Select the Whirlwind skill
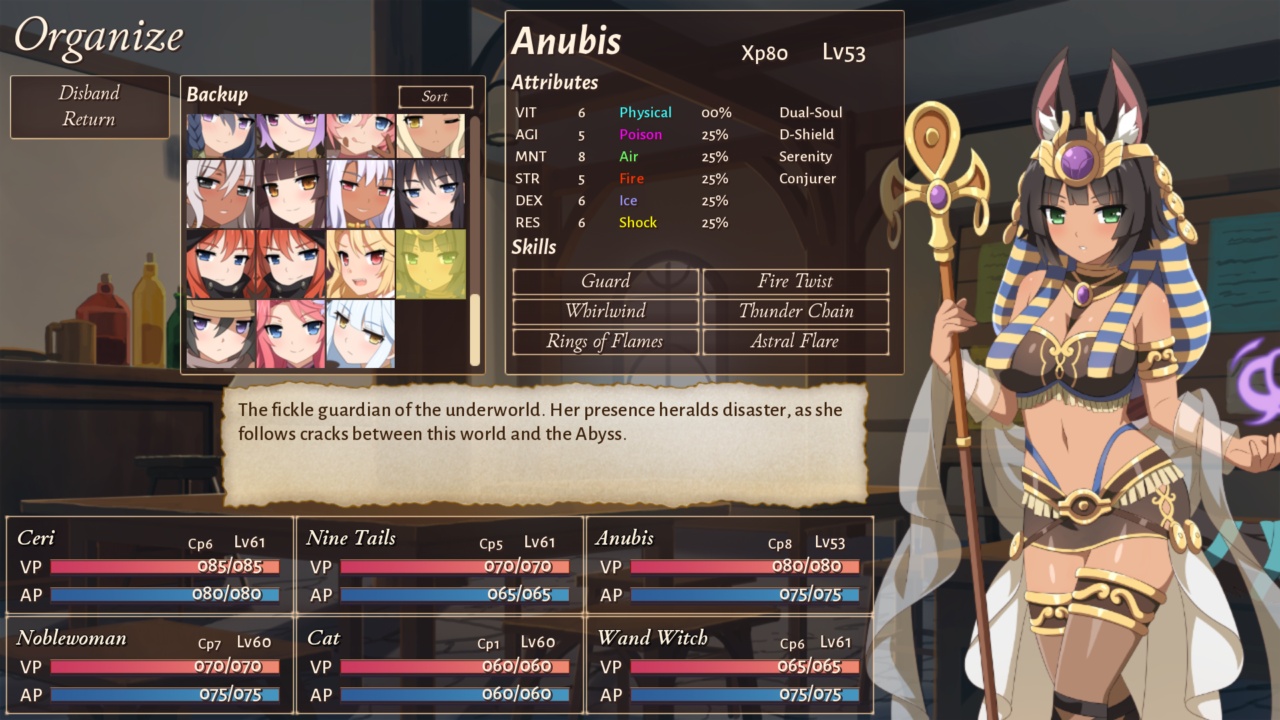The height and width of the screenshot is (720, 1280). (x=606, y=311)
